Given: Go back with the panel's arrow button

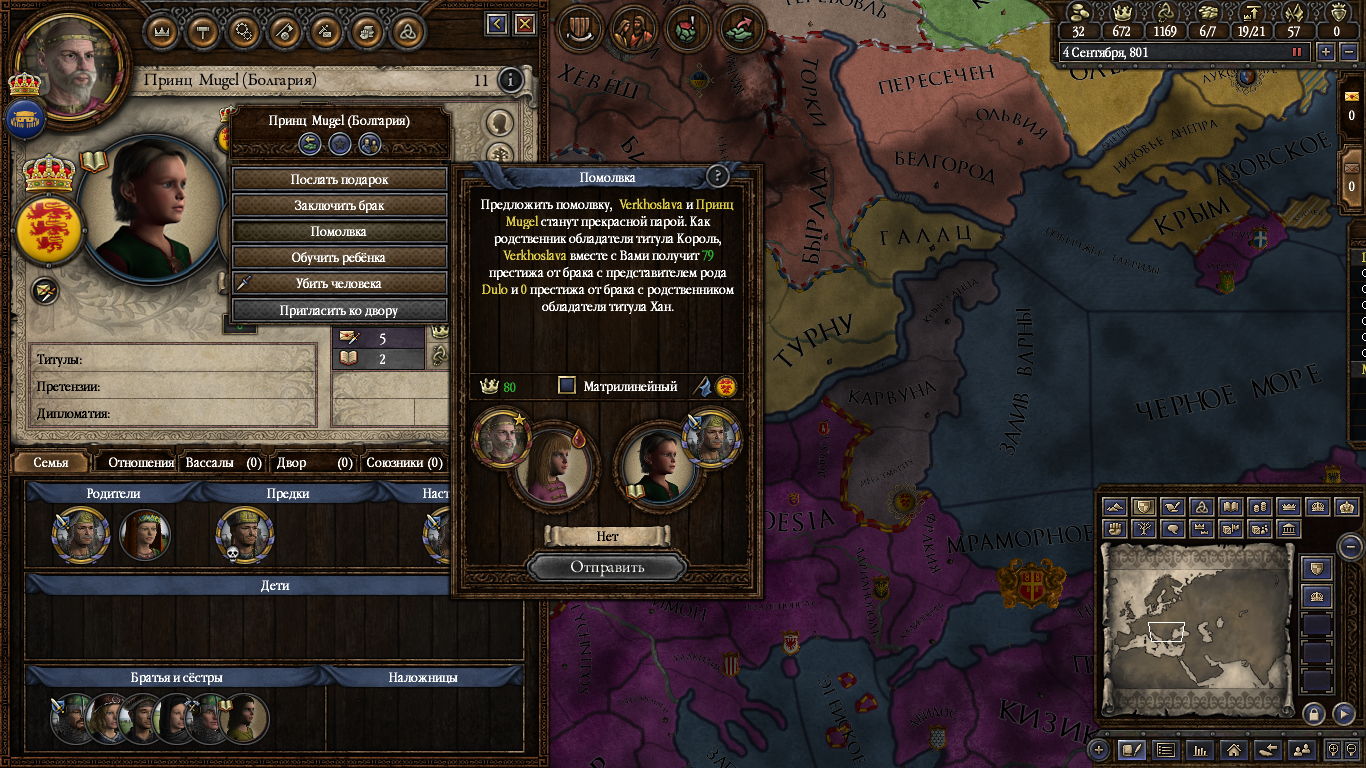Looking at the screenshot, I should (497, 24).
